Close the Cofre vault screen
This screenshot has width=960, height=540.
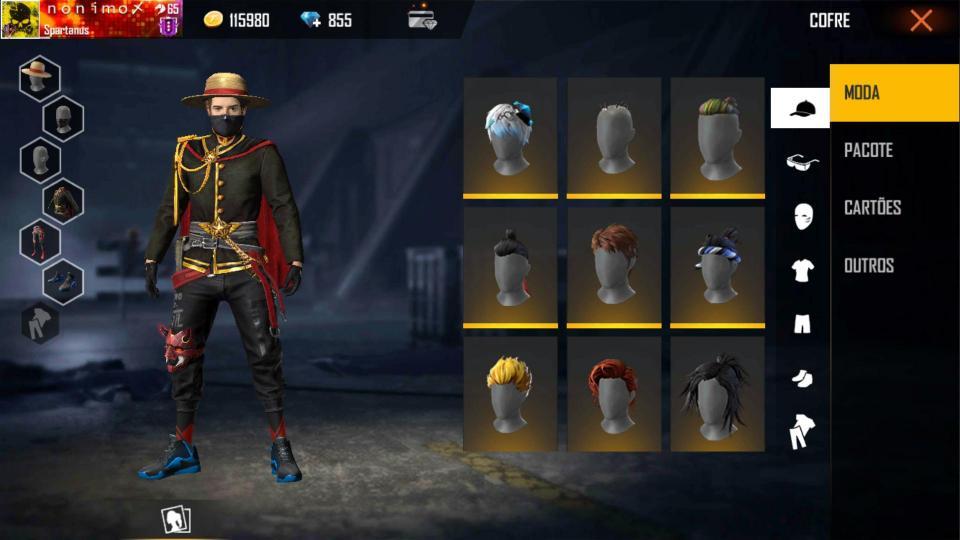tap(921, 20)
